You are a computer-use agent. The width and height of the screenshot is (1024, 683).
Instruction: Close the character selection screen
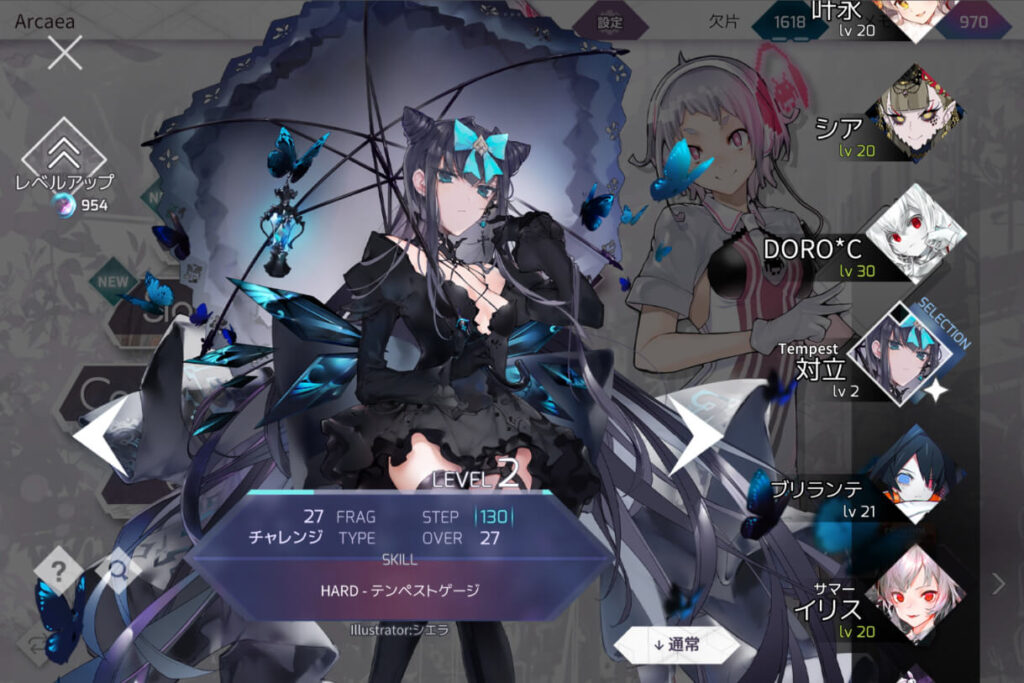coord(65,52)
